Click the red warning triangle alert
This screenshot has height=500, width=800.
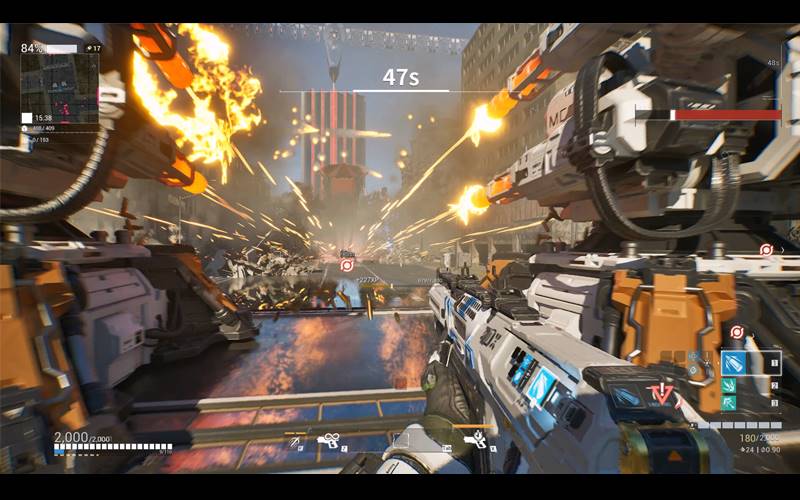coord(662,393)
